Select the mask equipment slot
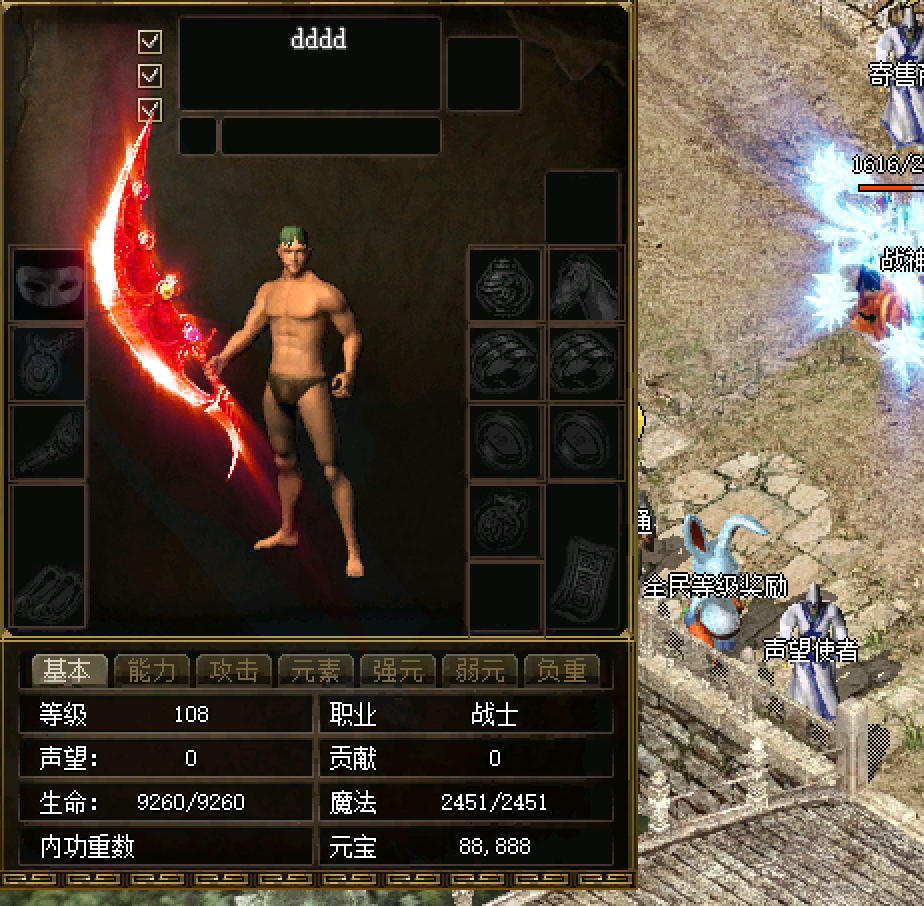This screenshot has height=906, width=924. [47, 284]
